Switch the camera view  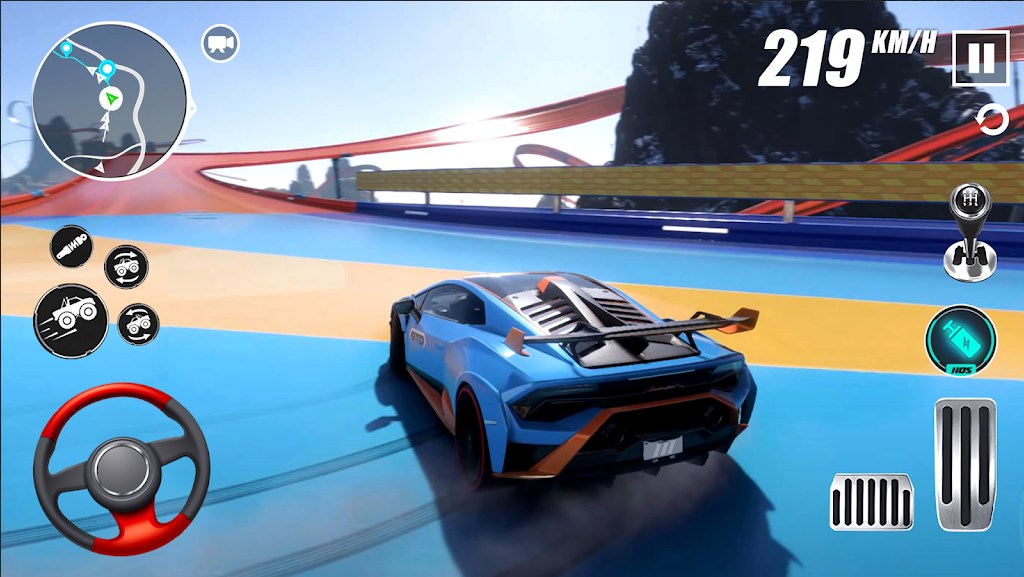(x=218, y=43)
